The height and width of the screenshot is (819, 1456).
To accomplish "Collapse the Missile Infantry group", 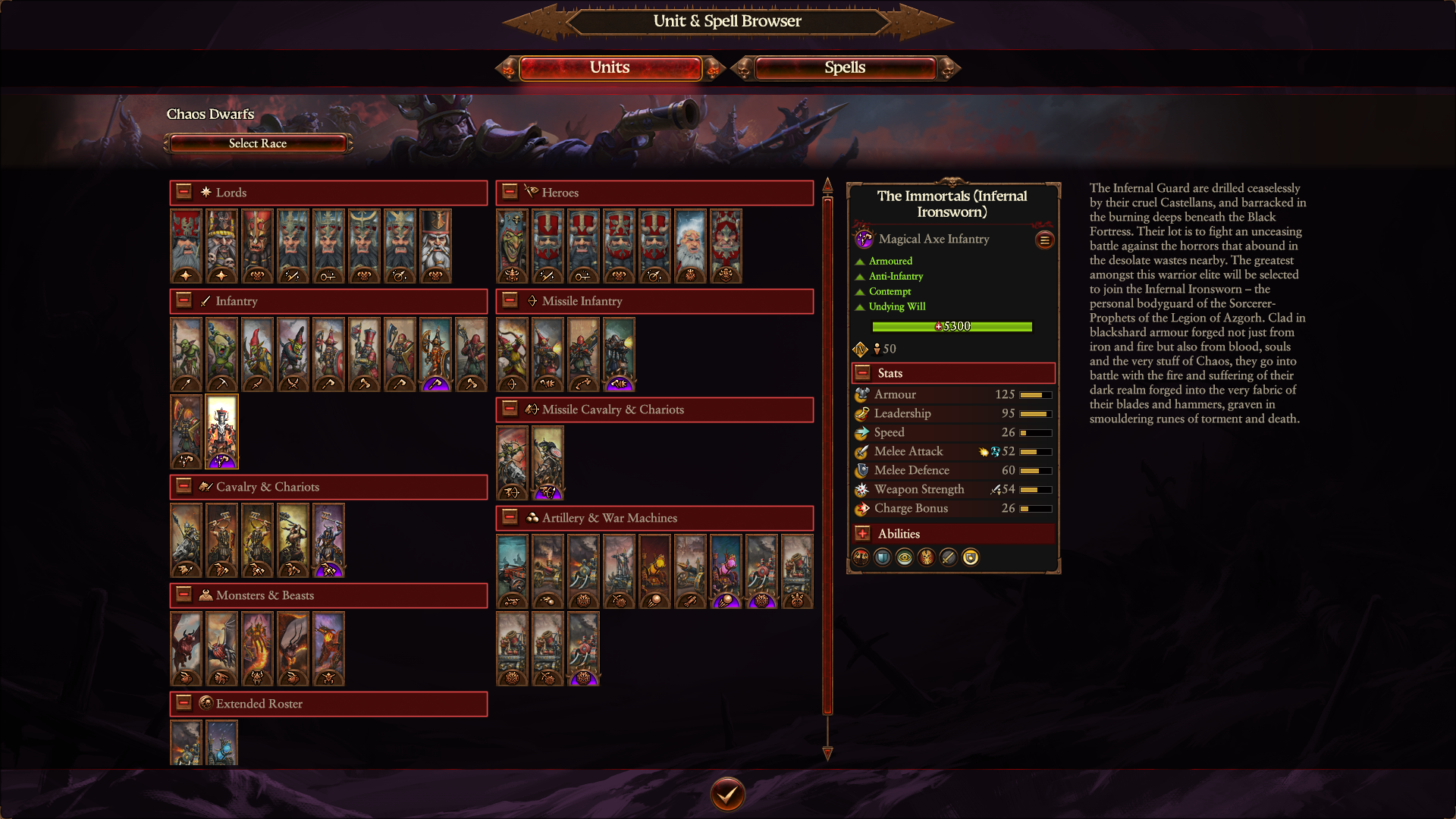I will (510, 300).
